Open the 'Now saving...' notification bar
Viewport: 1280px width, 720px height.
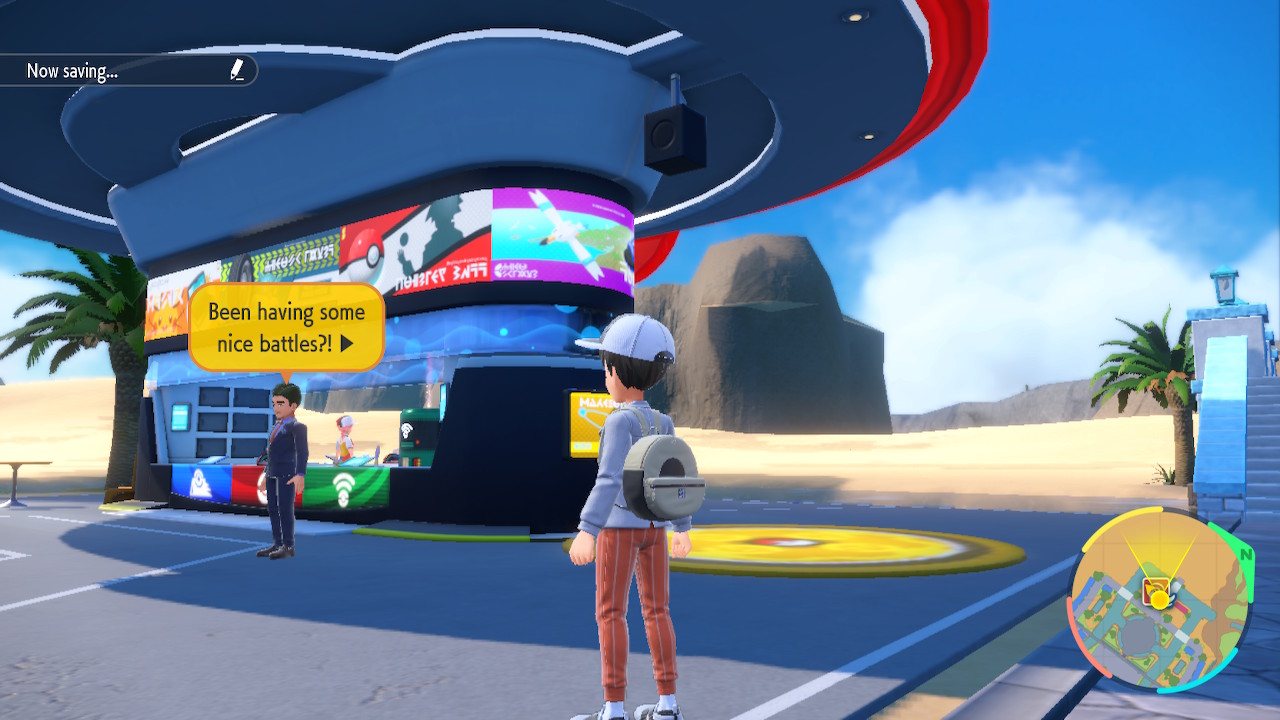120,71
